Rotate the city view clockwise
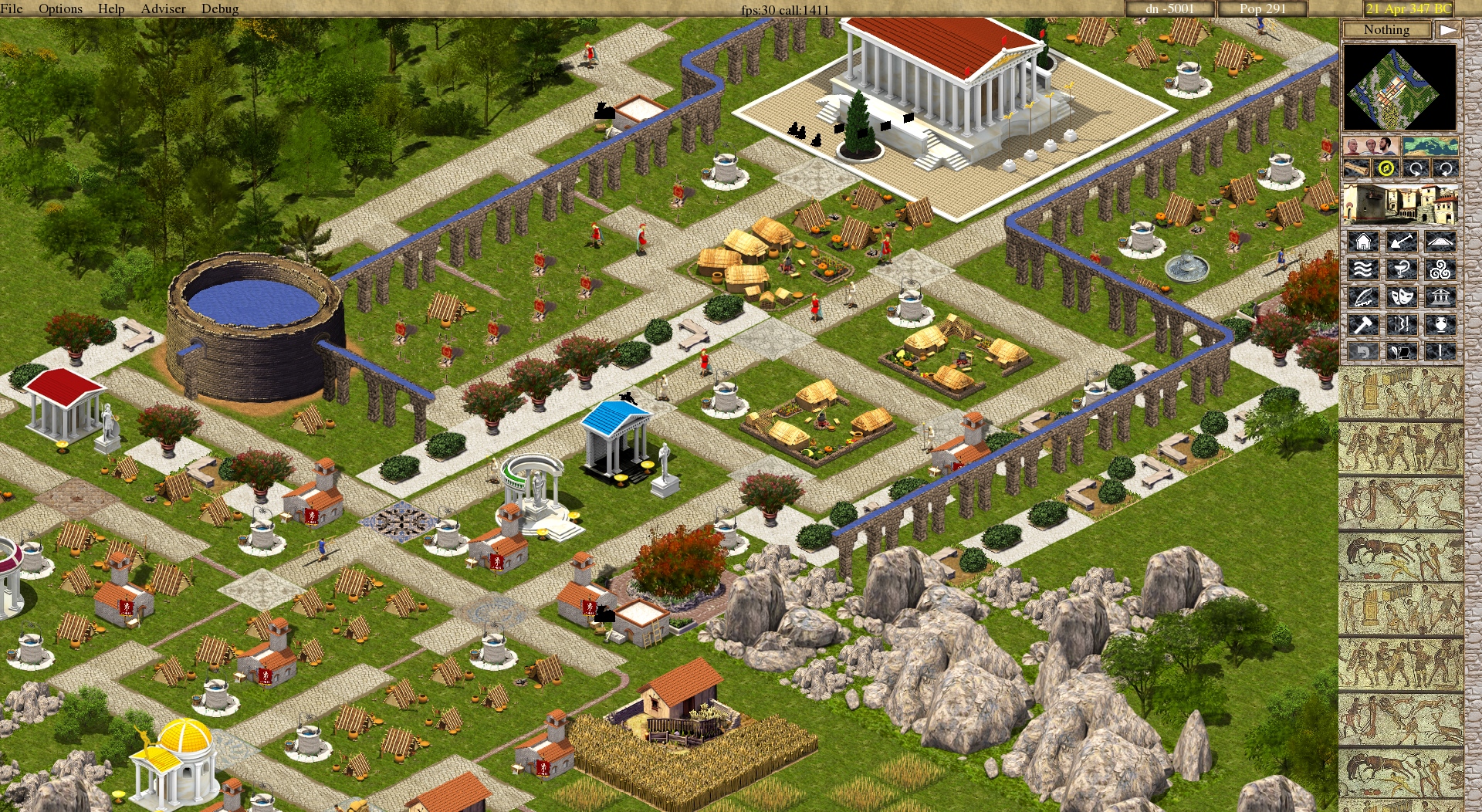Screen dimensions: 1482x812 point(1416,167)
